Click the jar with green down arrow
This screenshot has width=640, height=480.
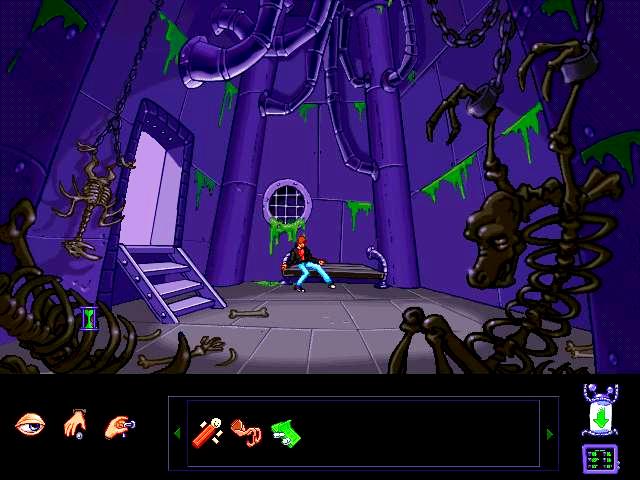pos(598,411)
